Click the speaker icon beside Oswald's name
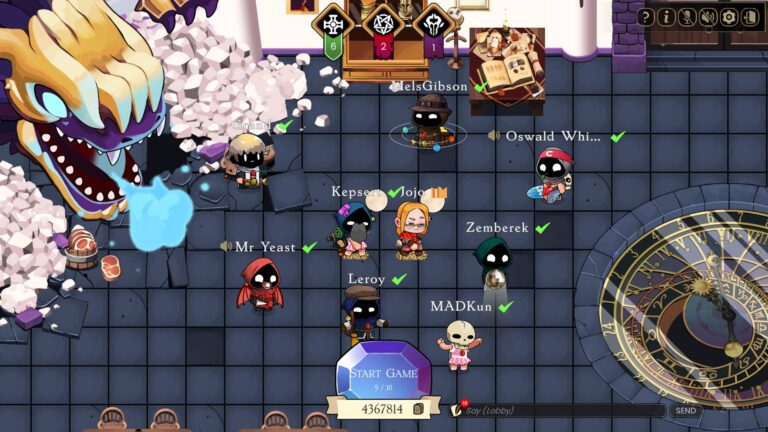Image resolution: width=768 pixels, height=432 pixels. (x=494, y=136)
